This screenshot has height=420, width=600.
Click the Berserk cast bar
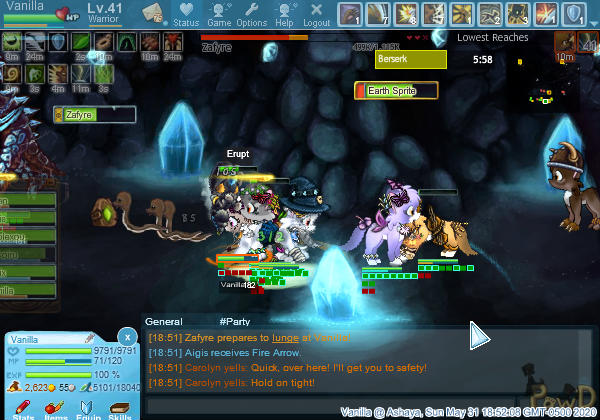410,60
